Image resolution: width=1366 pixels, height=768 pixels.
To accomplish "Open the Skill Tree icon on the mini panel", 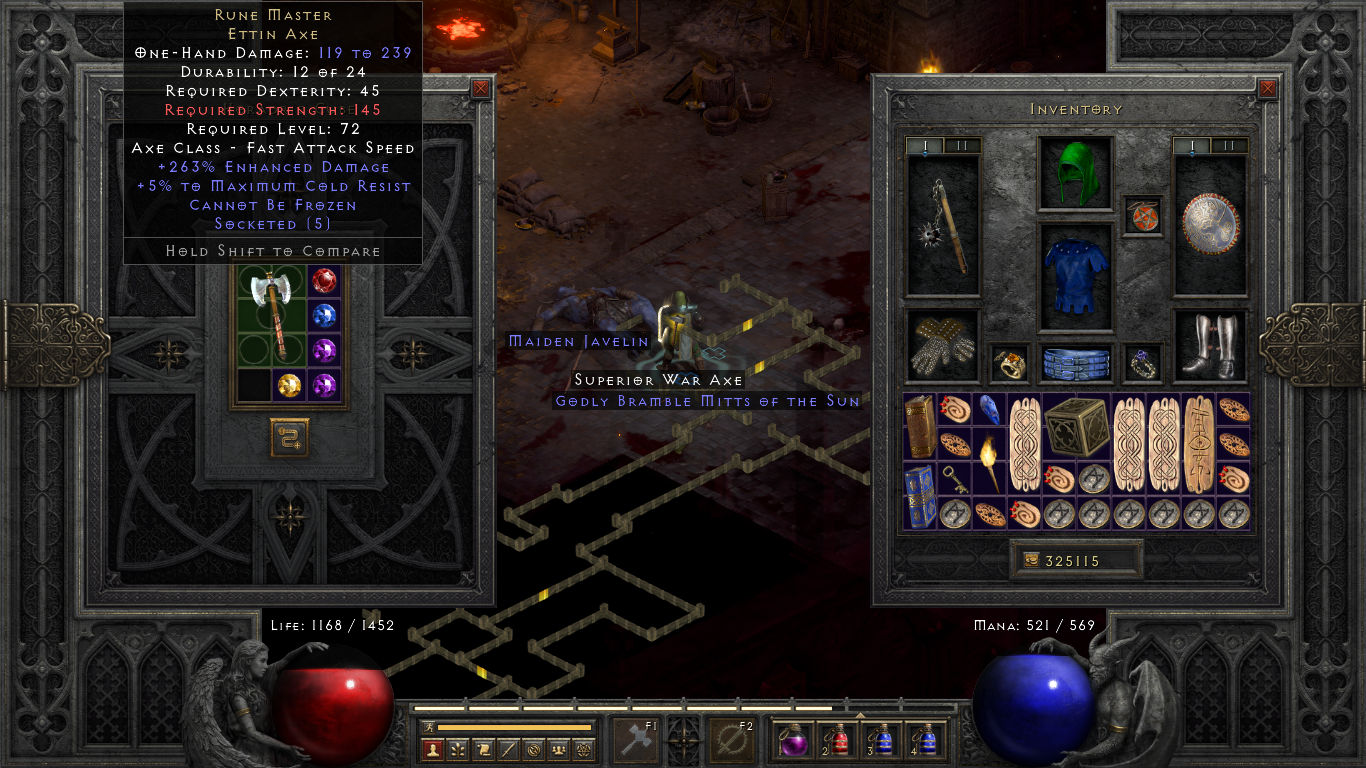I will click(458, 749).
